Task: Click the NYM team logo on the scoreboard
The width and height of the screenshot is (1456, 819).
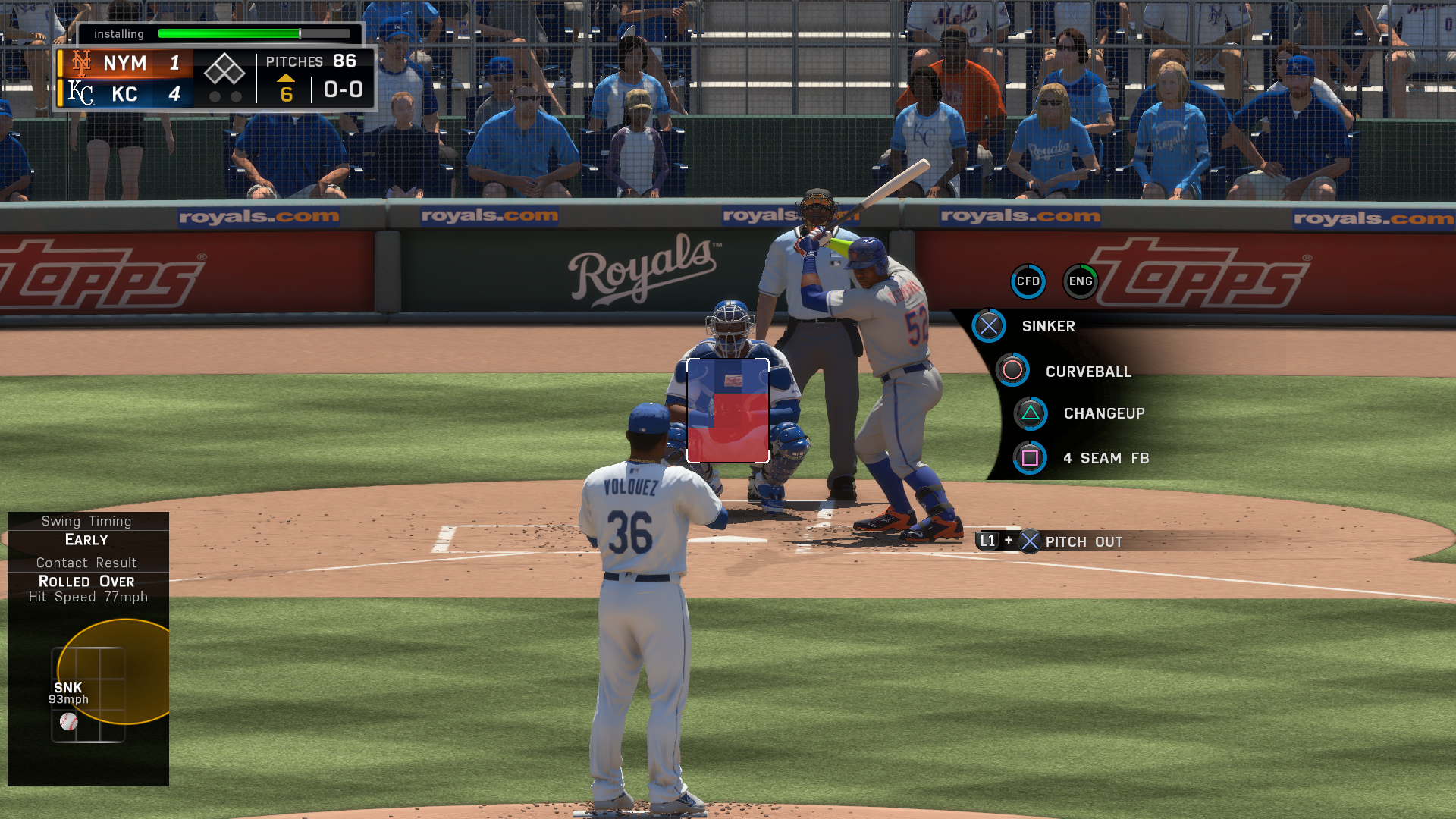Action: tap(80, 62)
